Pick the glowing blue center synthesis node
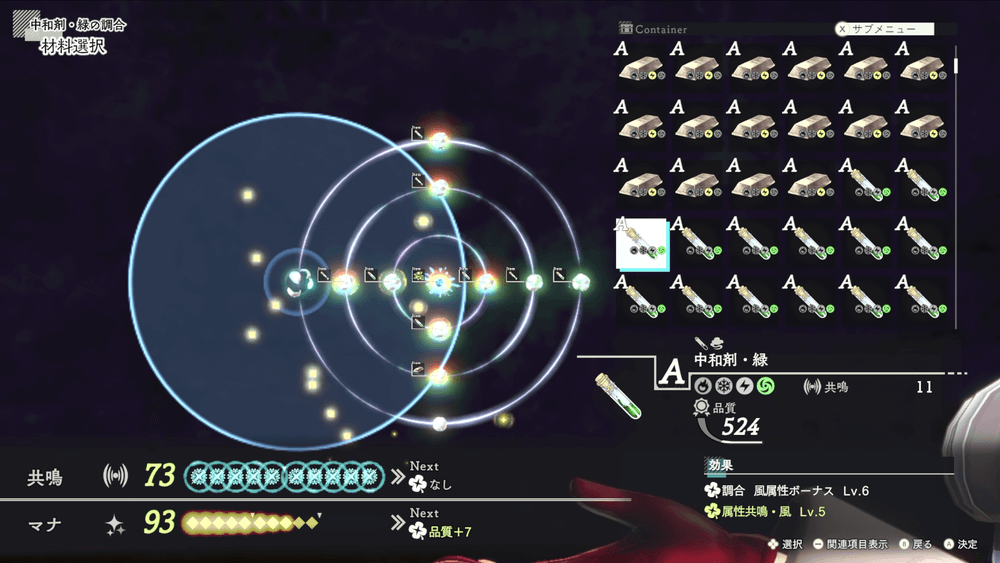Image resolution: width=1000 pixels, height=563 pixels. (439, 282)
